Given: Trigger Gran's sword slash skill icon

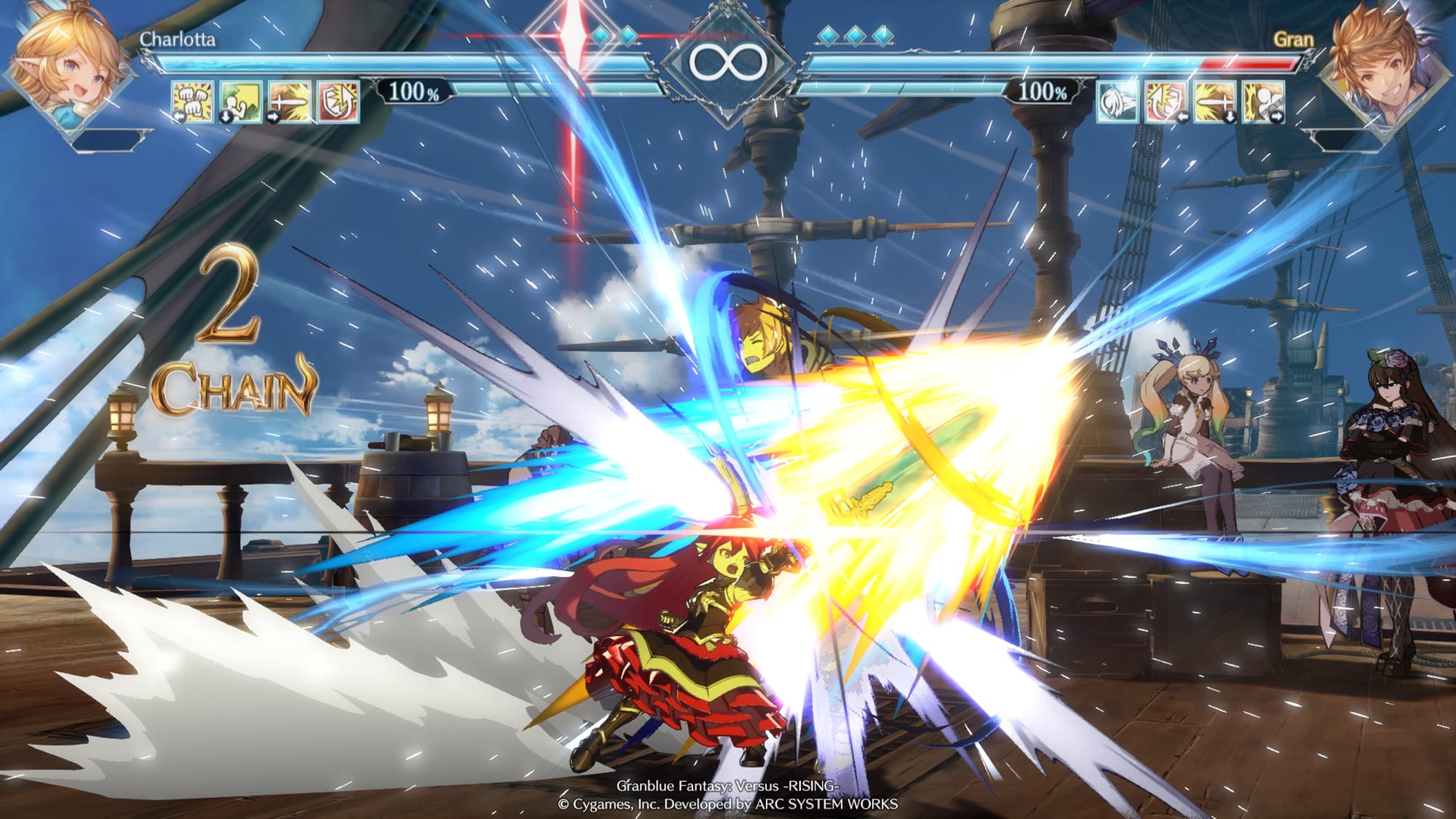Looking at the screenshot, I should [x=1215, y=102].
